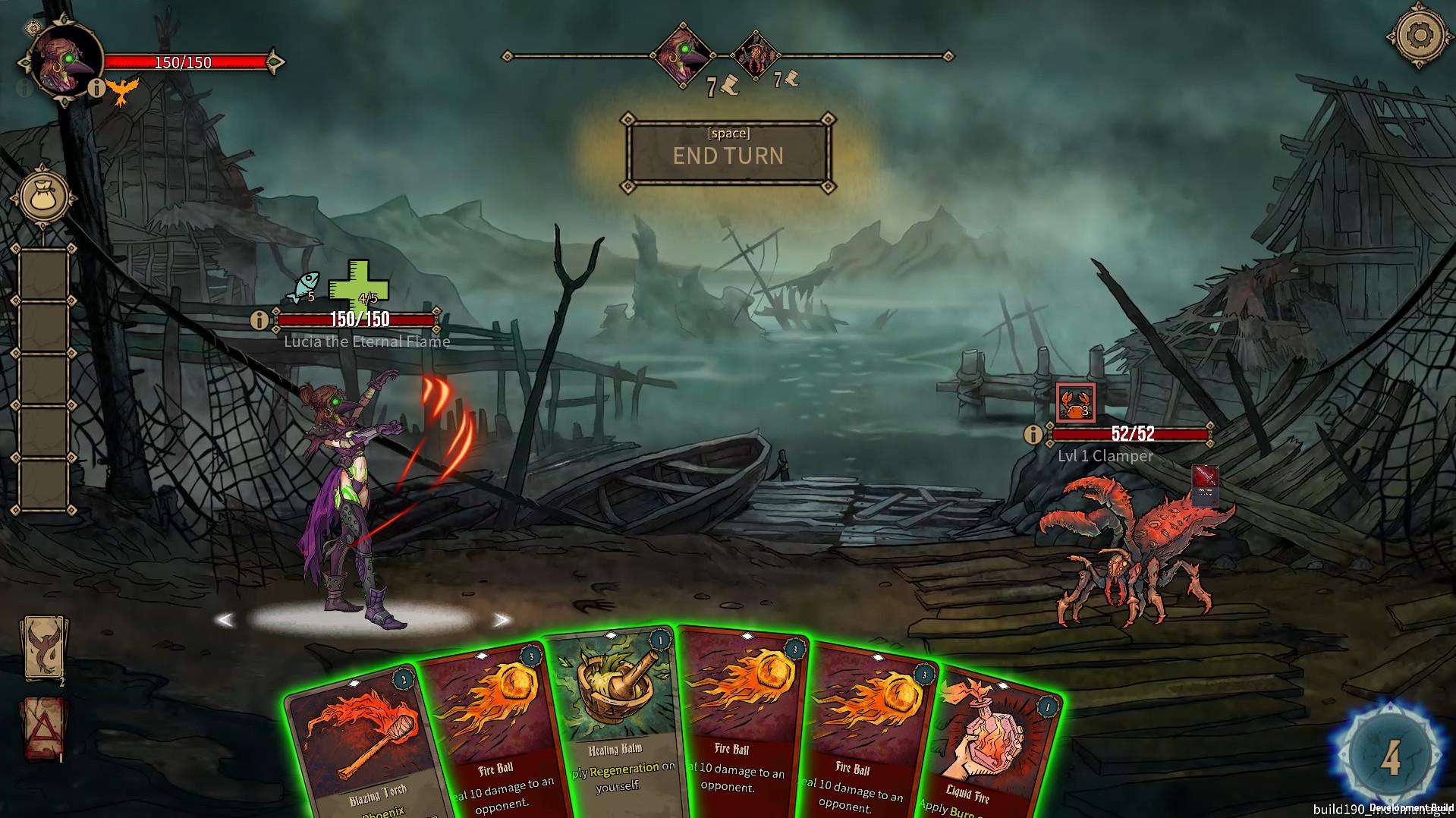Click the right arrow beneath Lucia

pyautogui.click(x=501, y=620)
